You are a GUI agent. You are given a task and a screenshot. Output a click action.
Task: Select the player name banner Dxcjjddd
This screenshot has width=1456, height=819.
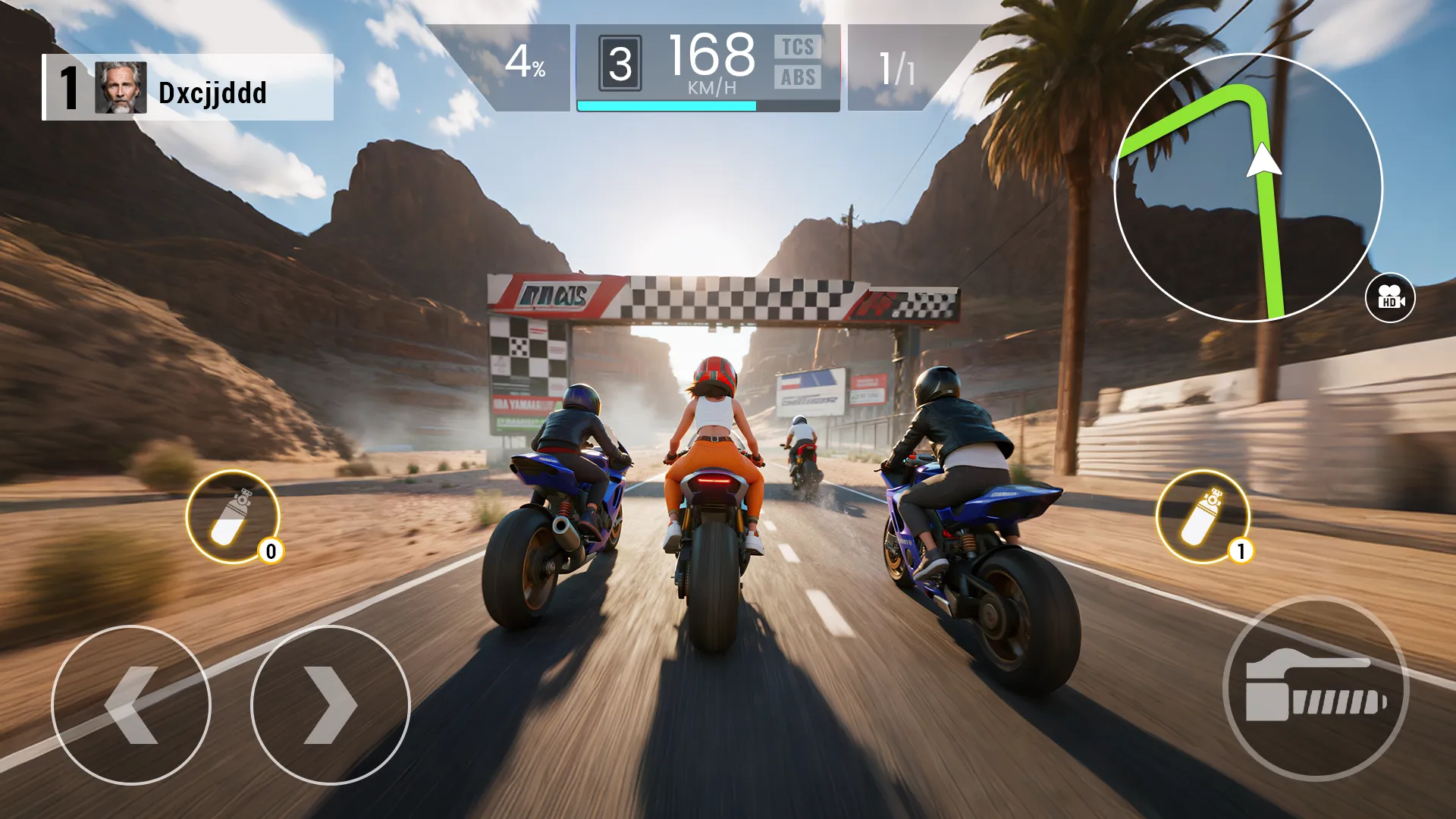point(212,93)
